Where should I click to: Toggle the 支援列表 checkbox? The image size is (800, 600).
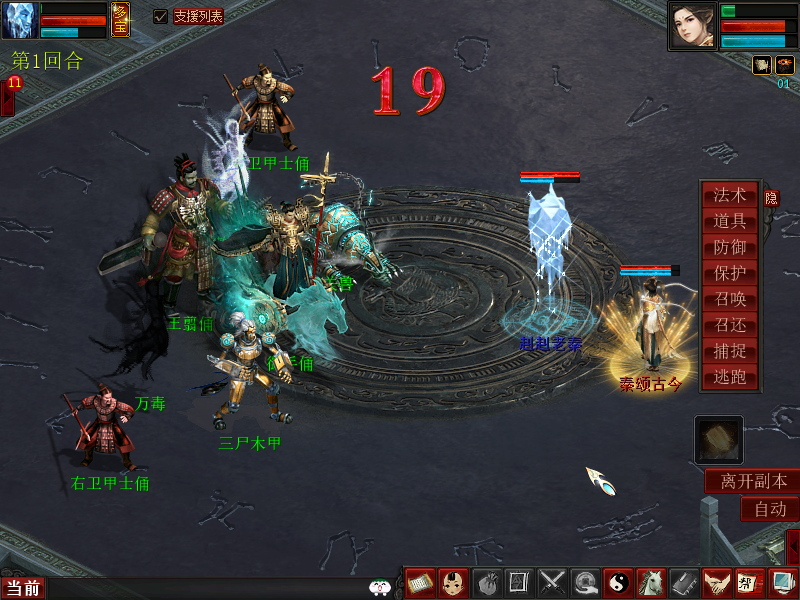point(160,16)
